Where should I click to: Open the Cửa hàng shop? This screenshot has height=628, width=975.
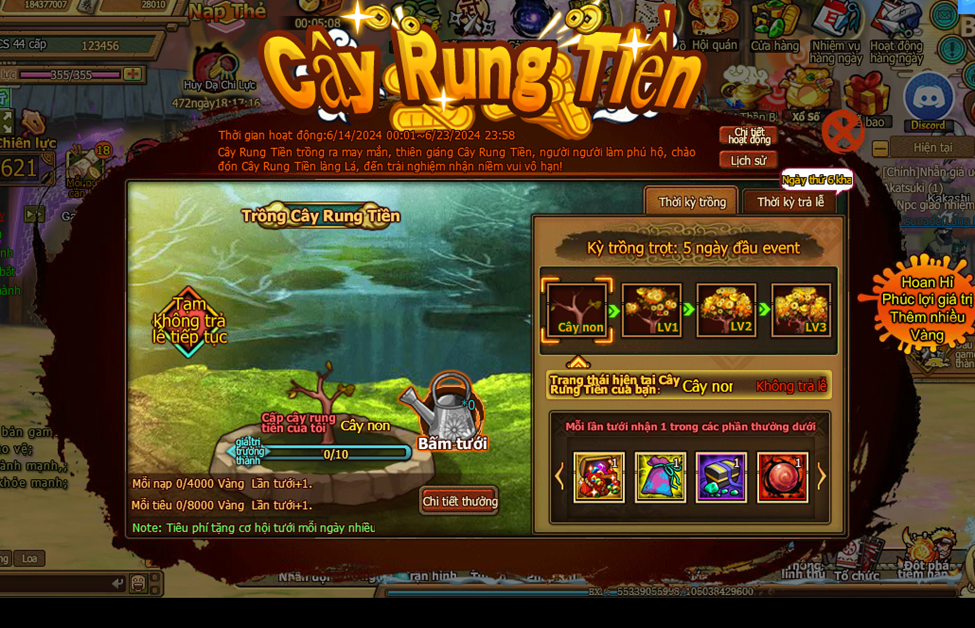point(775,25)
